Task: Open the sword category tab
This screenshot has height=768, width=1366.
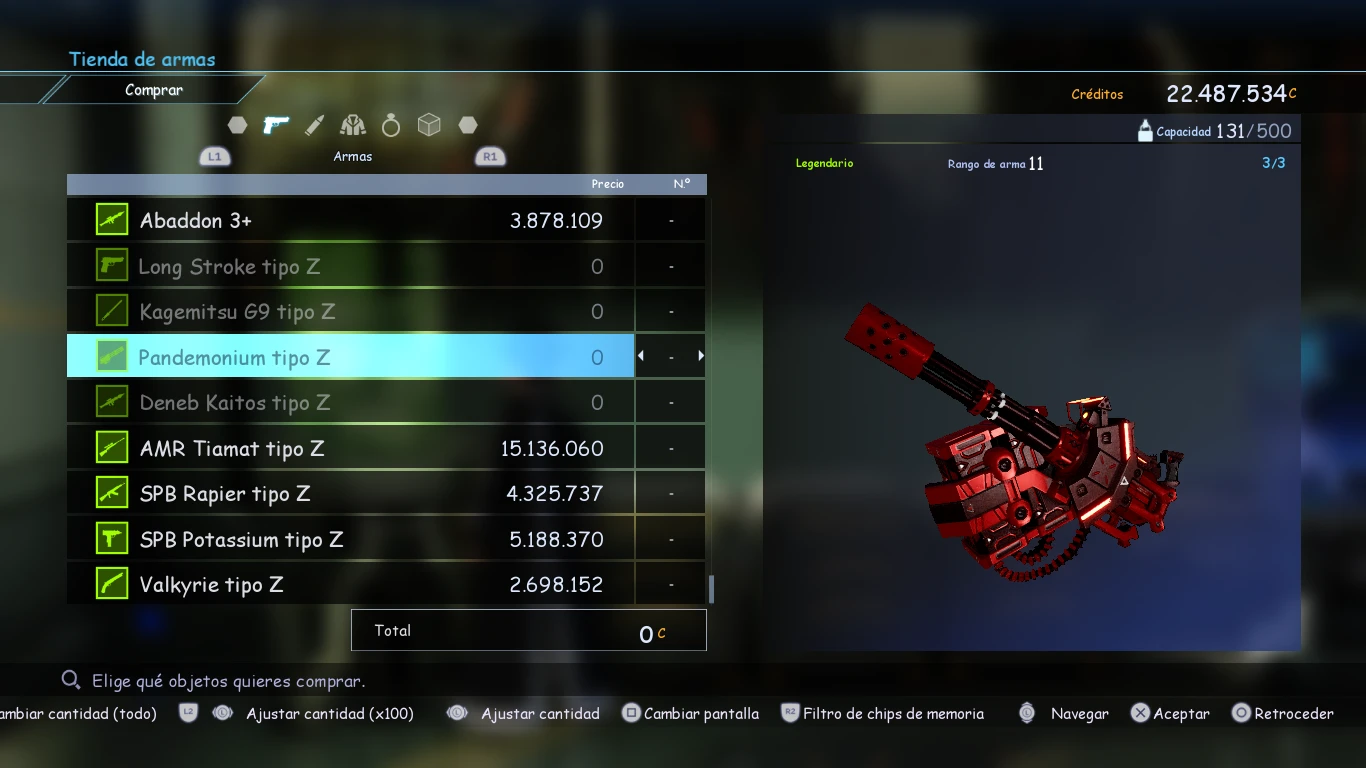Action: (314, 125)
